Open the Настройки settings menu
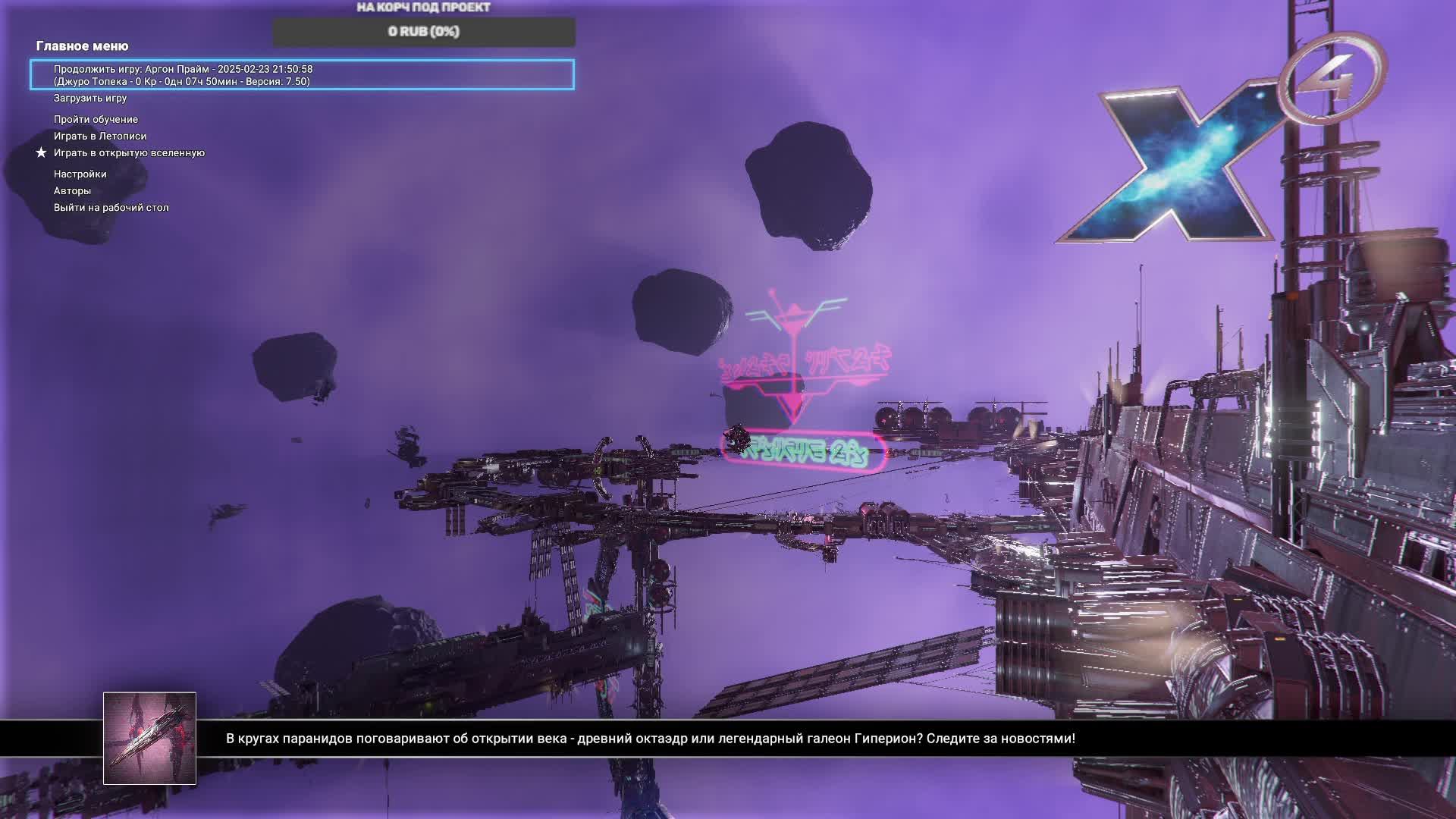The width and height of the screenshot is (1456, 819). click(x=80, y=174)
